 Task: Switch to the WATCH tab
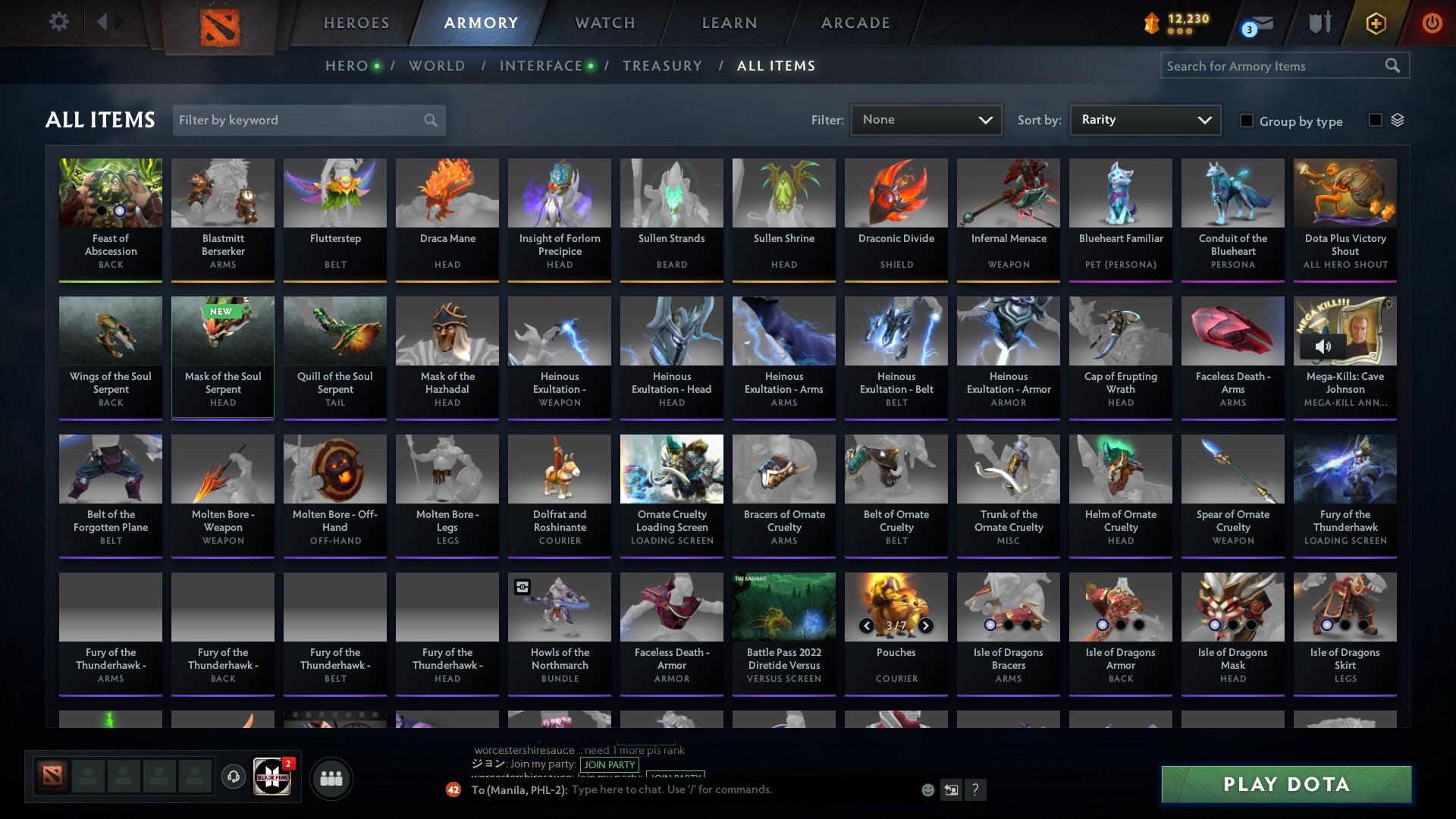(x=604, y=23)
